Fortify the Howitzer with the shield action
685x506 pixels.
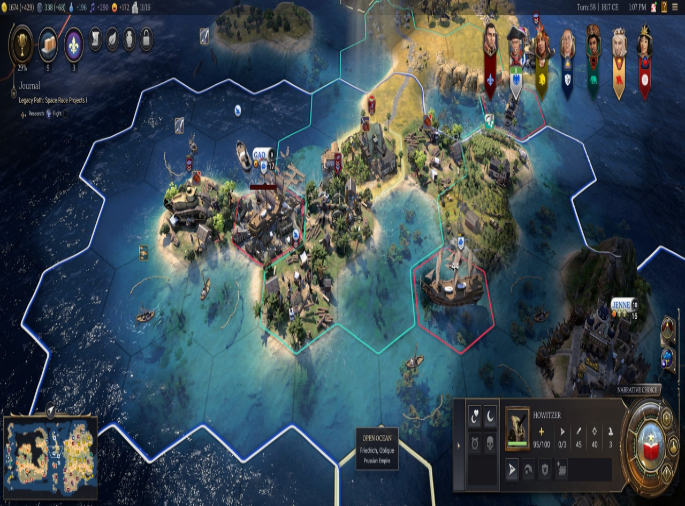point(545,467)
